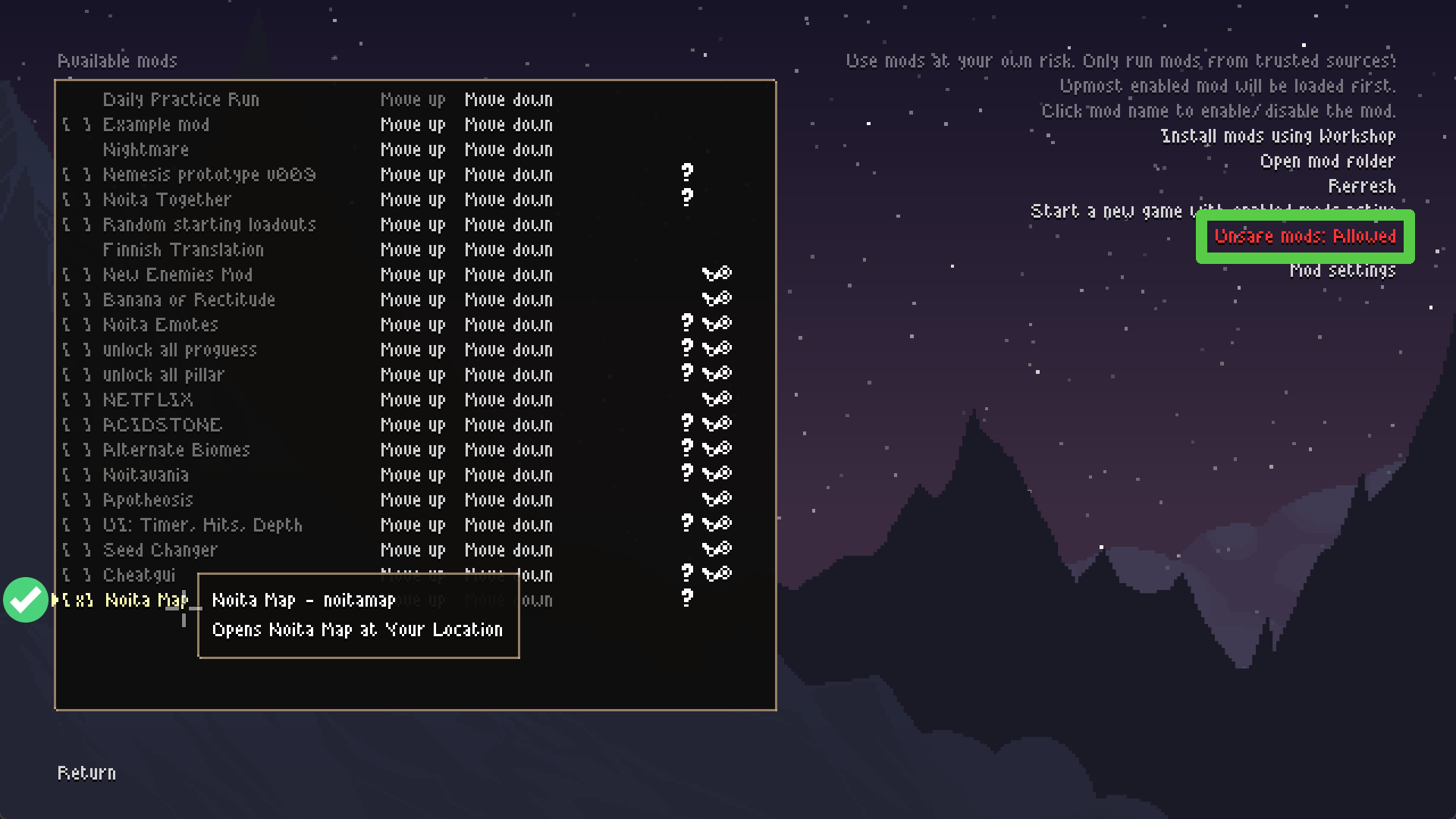Toggle the New Enemies Mod
Image resolution: width=1456 pixels, height=819 pixels.
[x=177, y=275]
